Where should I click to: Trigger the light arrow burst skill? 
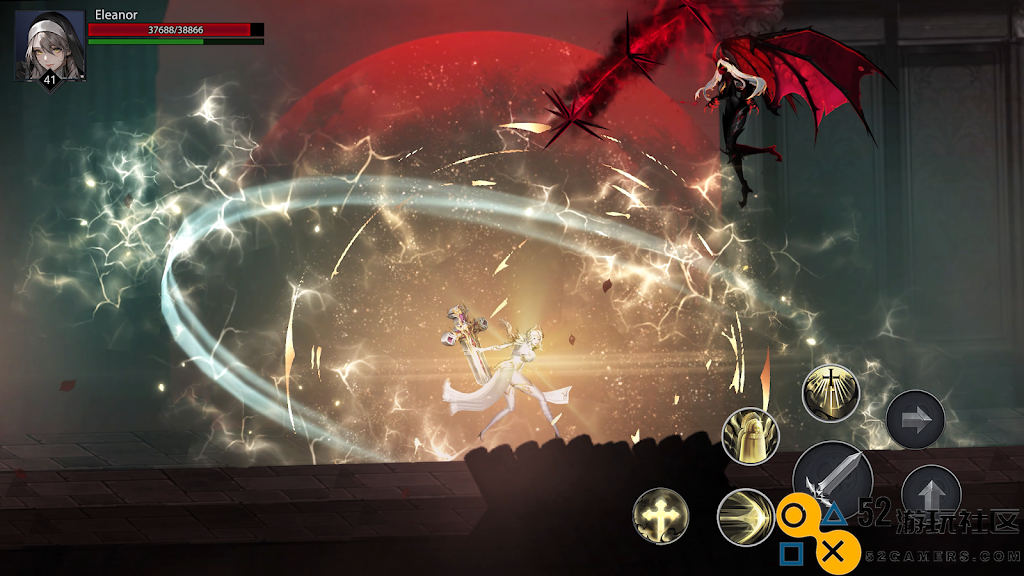(x=746, y=517)
